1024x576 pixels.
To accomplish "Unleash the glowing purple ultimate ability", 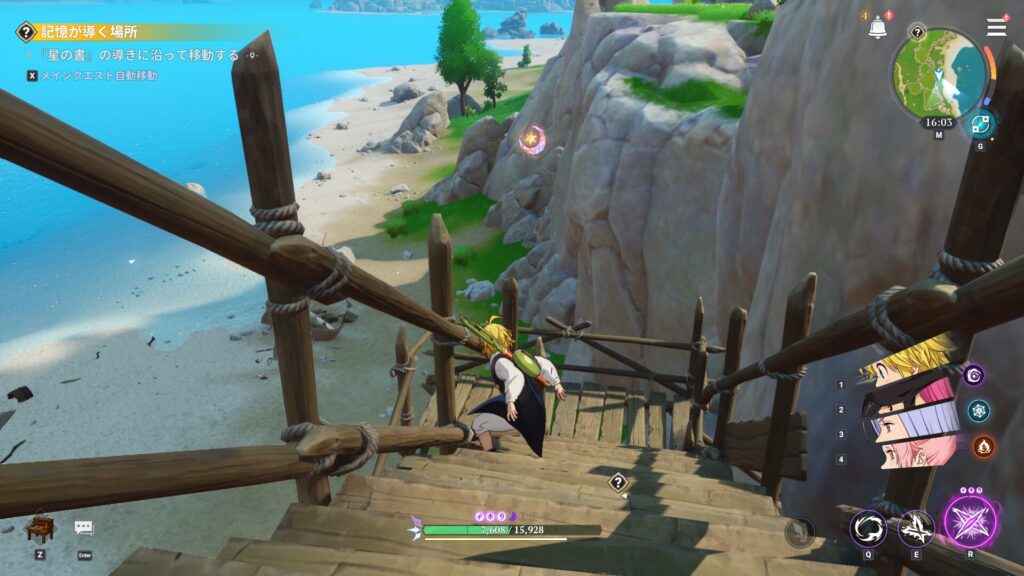I will tap(970, 522).
